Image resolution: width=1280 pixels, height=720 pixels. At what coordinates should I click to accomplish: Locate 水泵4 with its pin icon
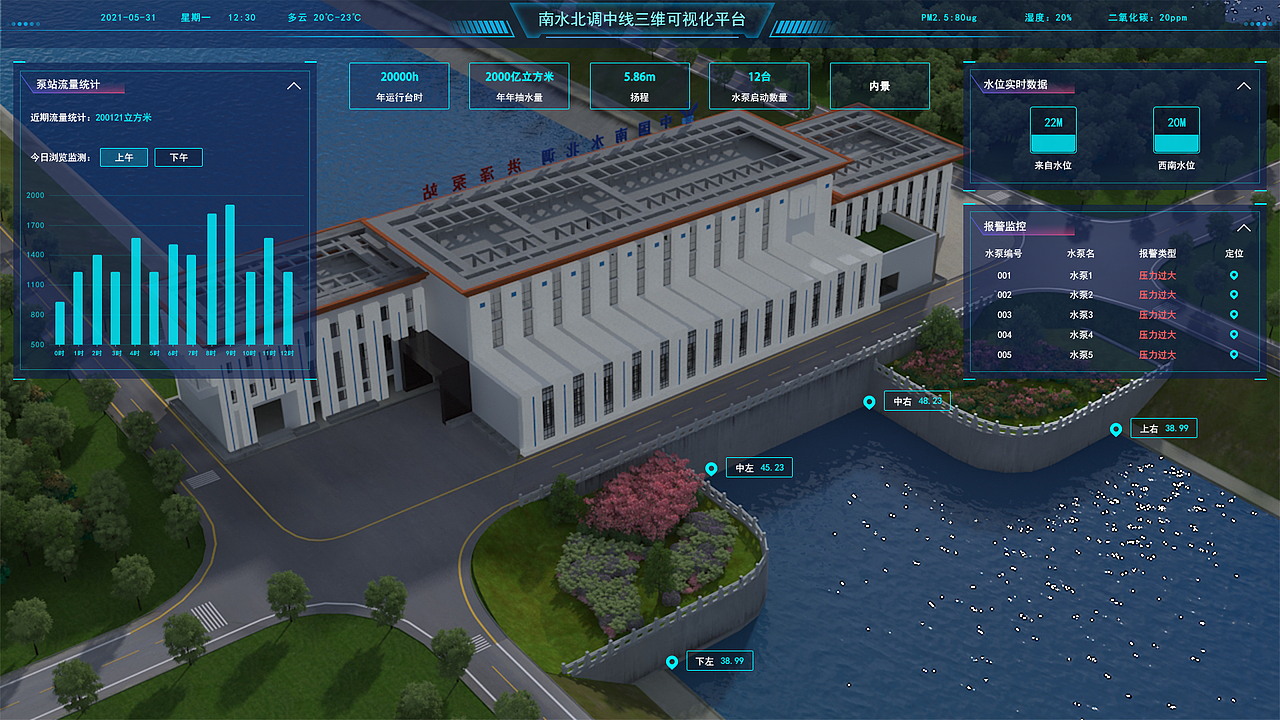[x=1234, y=335]
